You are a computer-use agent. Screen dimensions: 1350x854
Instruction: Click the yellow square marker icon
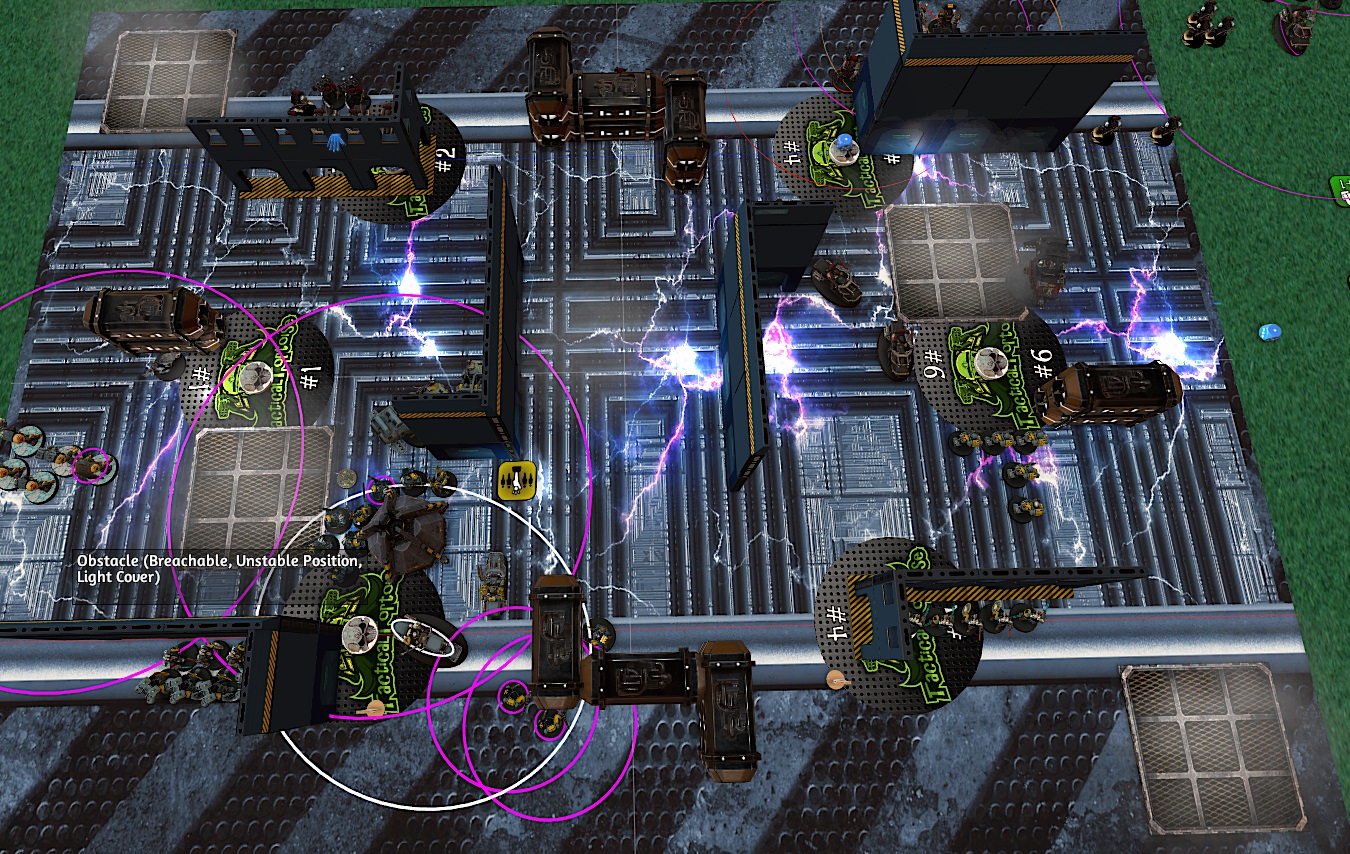[516, 479]
